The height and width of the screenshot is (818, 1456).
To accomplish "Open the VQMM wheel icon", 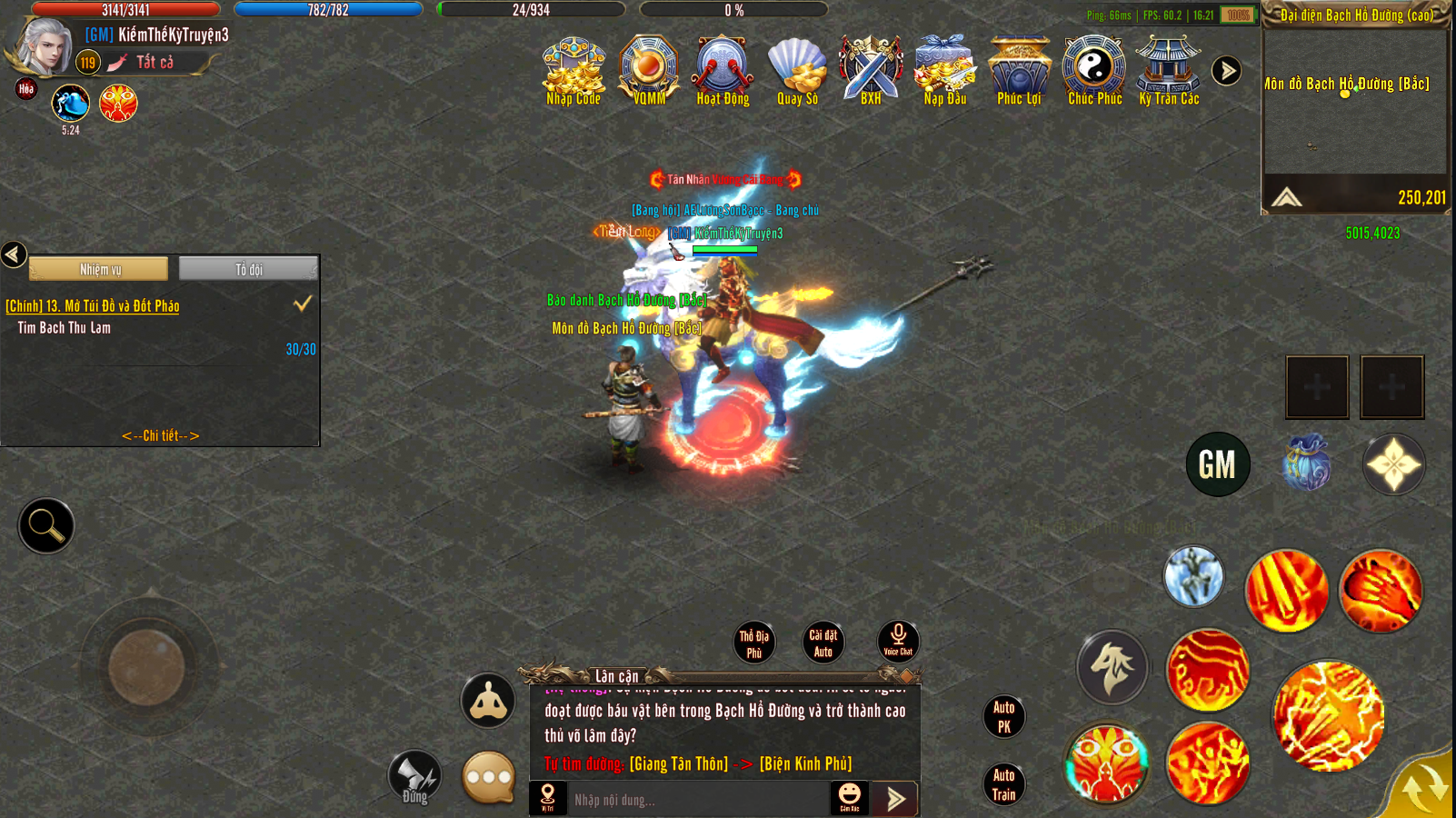I will coord(649,71).
